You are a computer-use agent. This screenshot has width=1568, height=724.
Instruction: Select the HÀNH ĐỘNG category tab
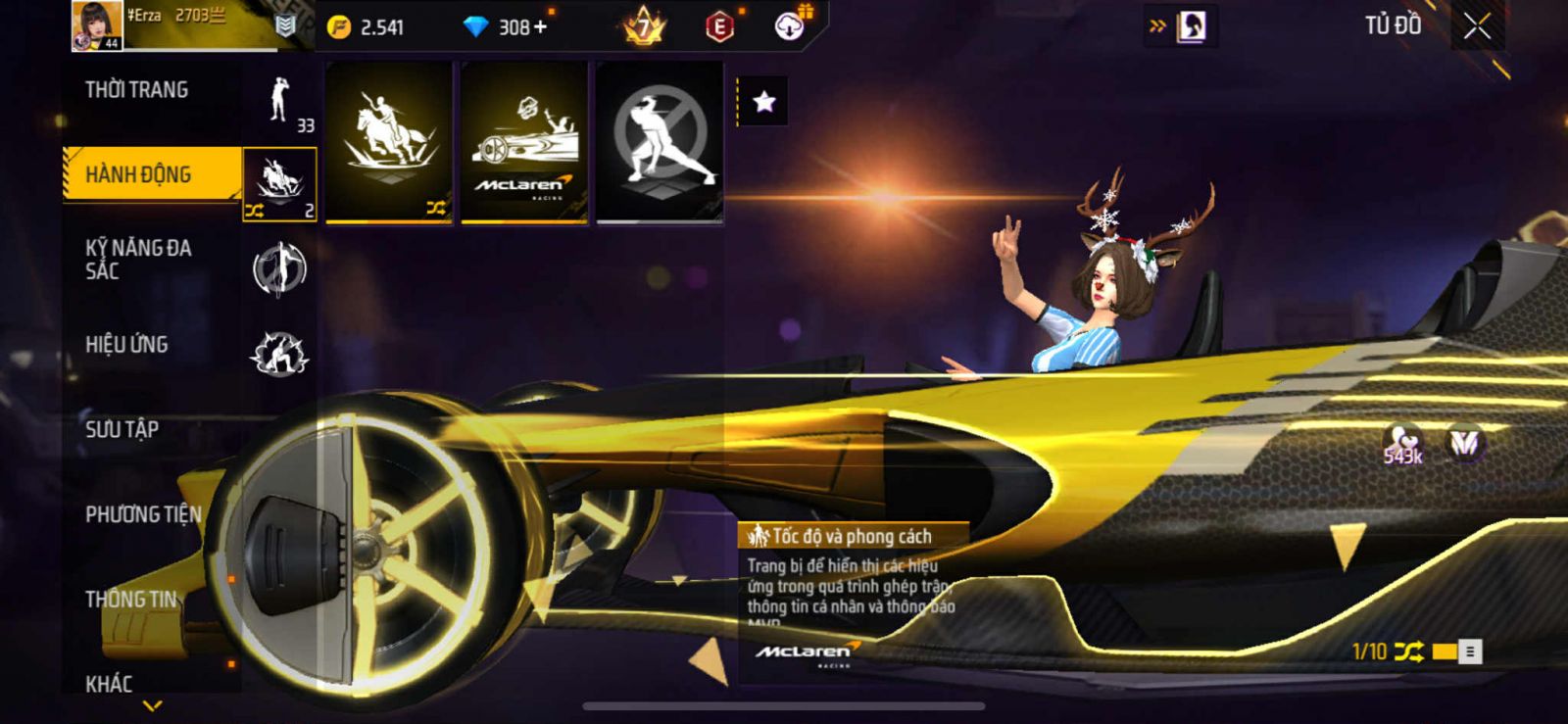[139, 174]
